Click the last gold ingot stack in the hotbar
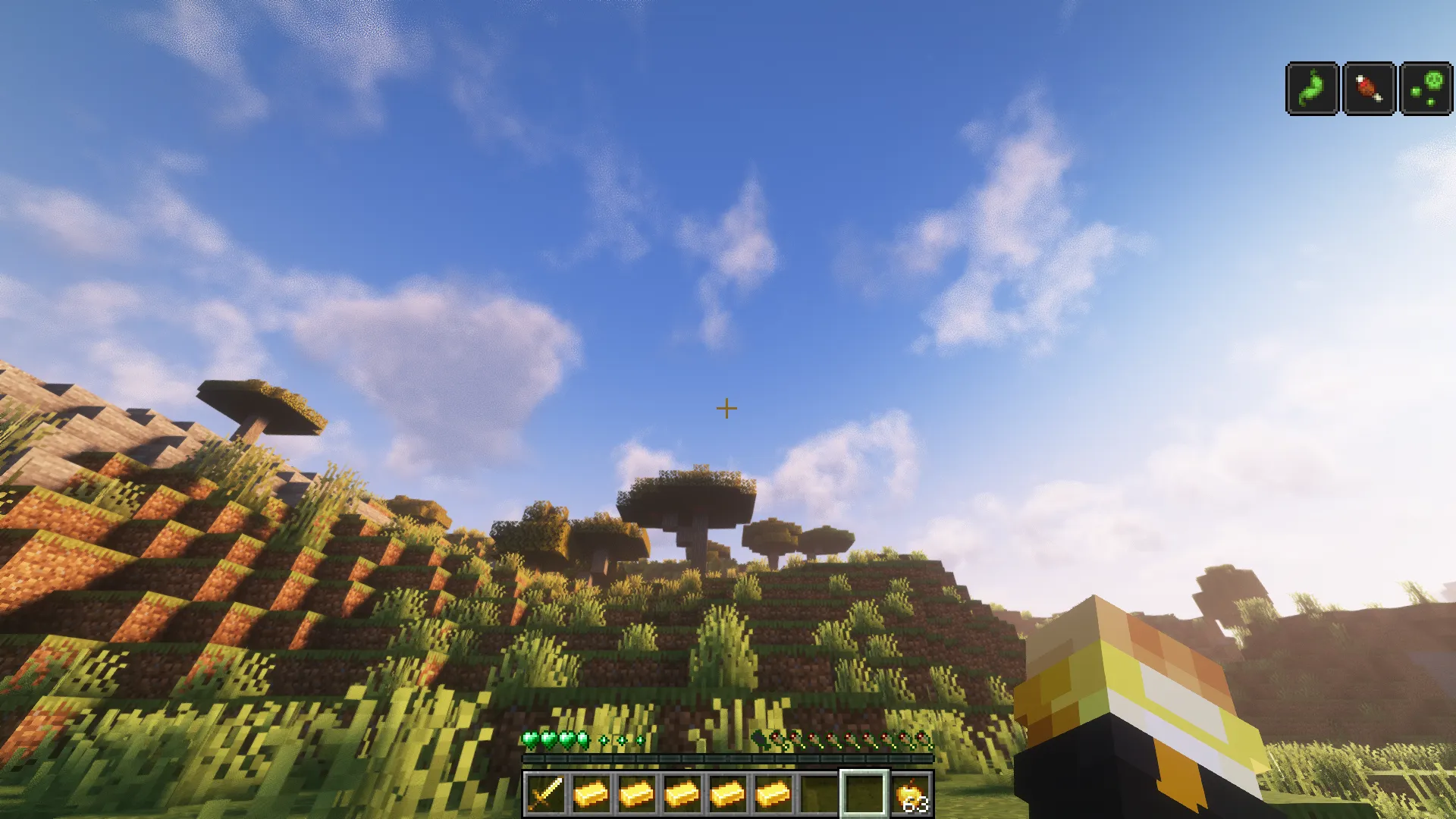 [x=773, y=792]
